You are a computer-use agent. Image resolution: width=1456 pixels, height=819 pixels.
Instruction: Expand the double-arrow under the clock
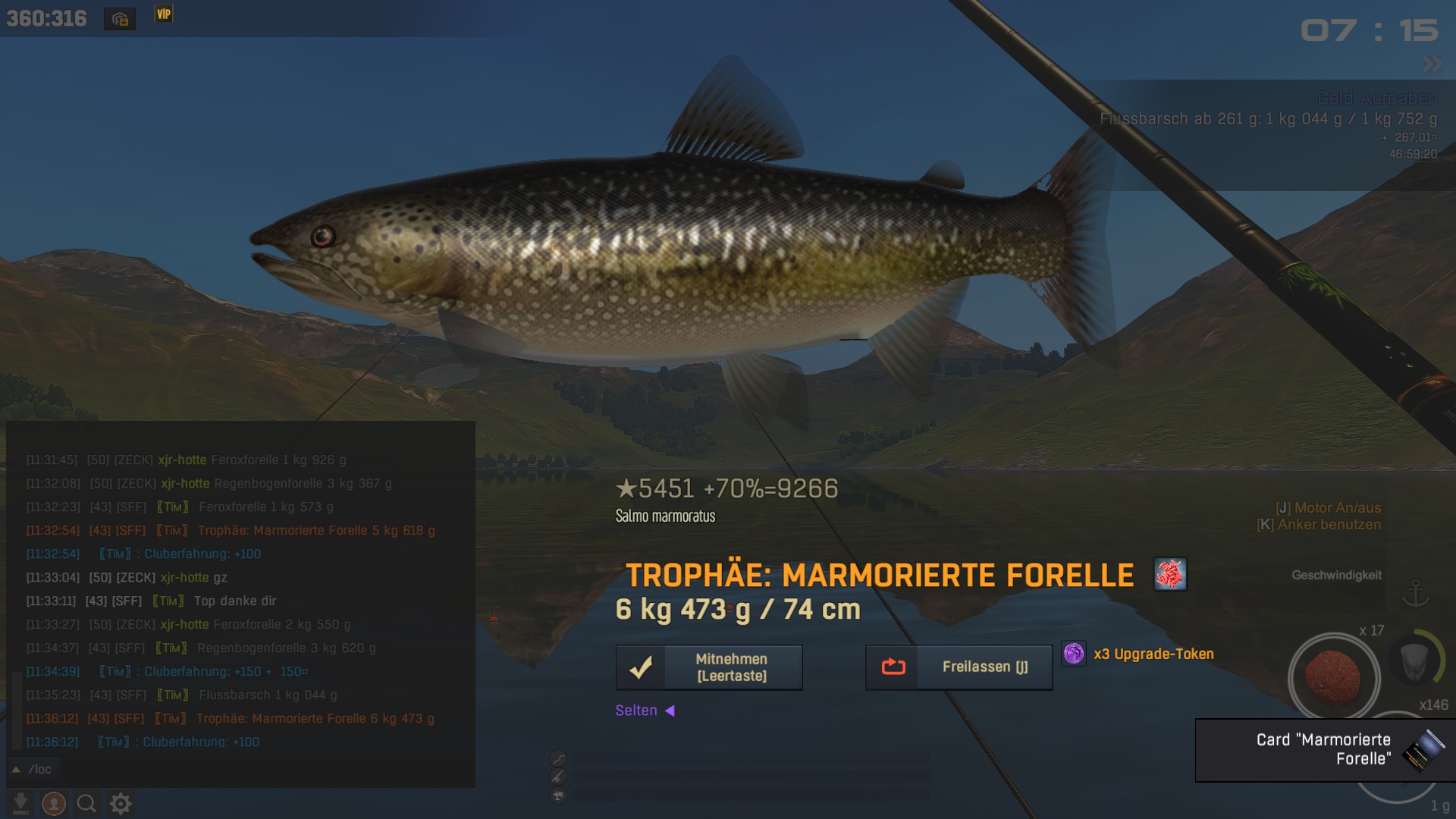[x=1432, y=64]
